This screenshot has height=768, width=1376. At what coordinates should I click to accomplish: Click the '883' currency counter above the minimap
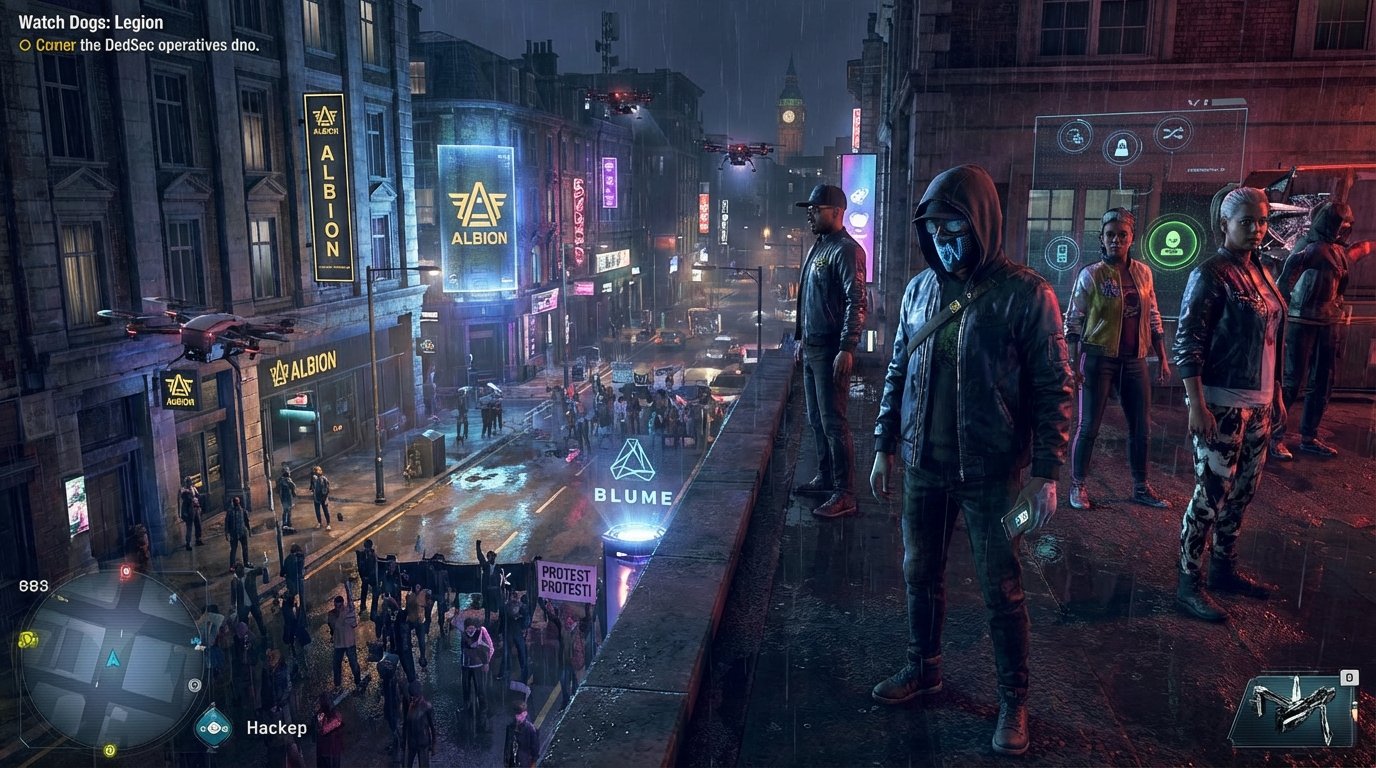tap(32, 585)
